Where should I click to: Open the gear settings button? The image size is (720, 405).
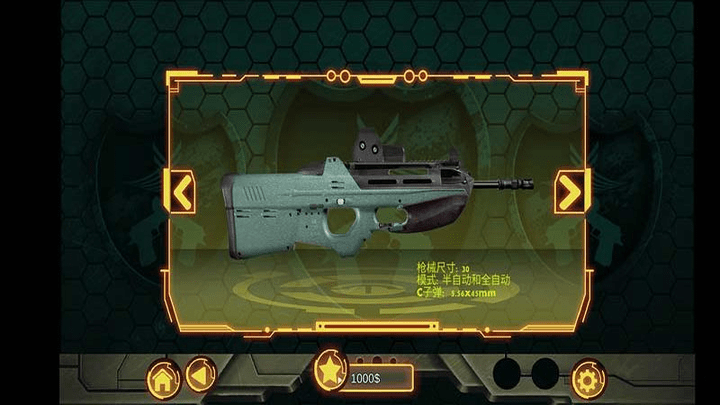[x=588, y=378]
